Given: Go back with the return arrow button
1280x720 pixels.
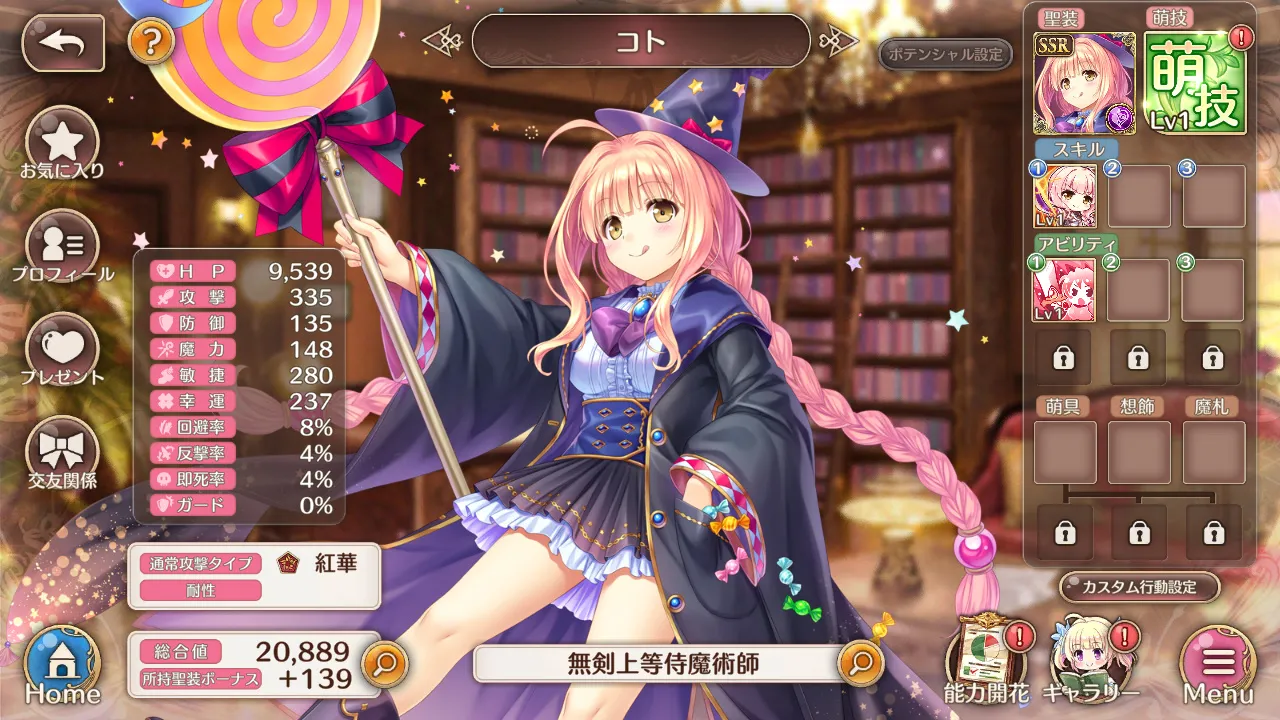Looking at the screenshot, I should click(63, 42).
